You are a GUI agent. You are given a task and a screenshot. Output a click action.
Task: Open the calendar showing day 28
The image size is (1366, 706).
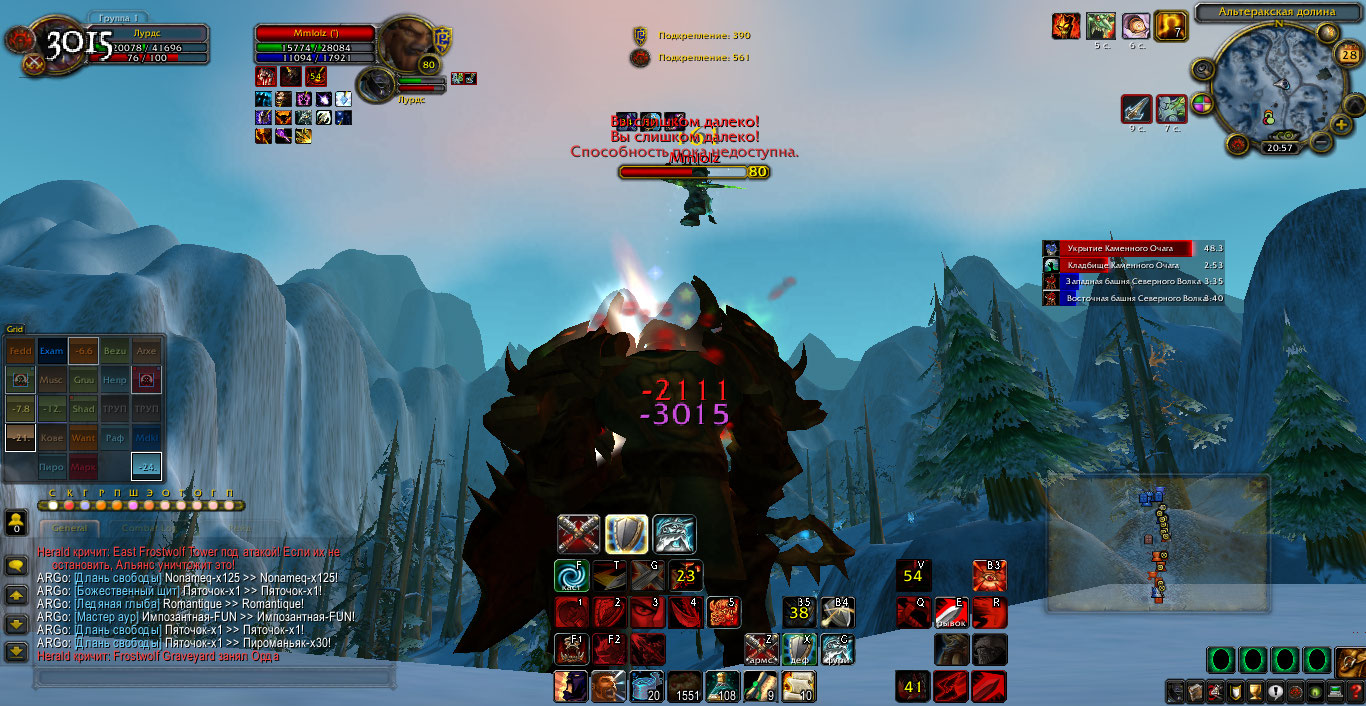coord(1346,53)
